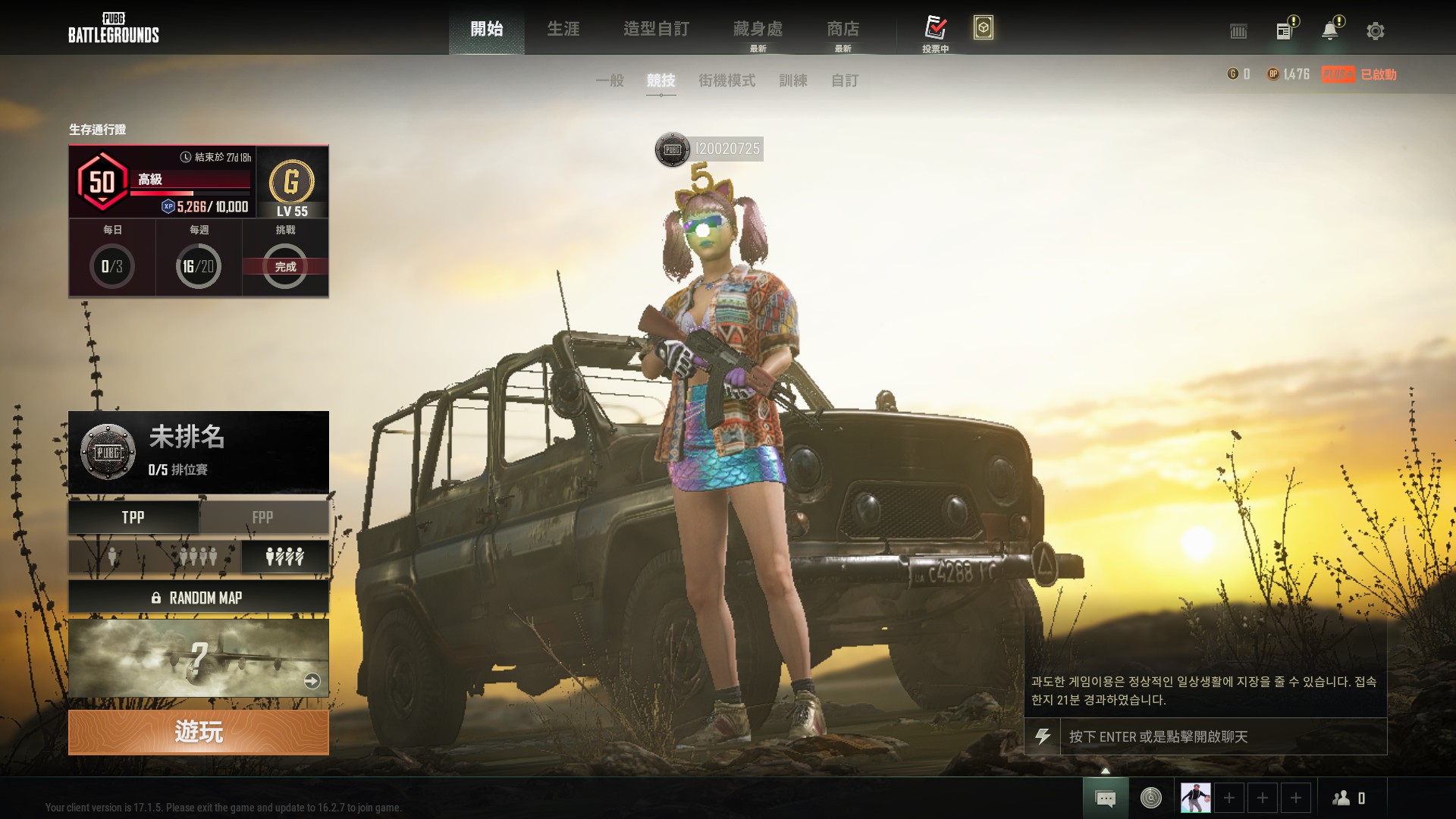Viewport: 1456px width, 819px height.
Task: Select TPP perspective
Action: pos(133,517)
